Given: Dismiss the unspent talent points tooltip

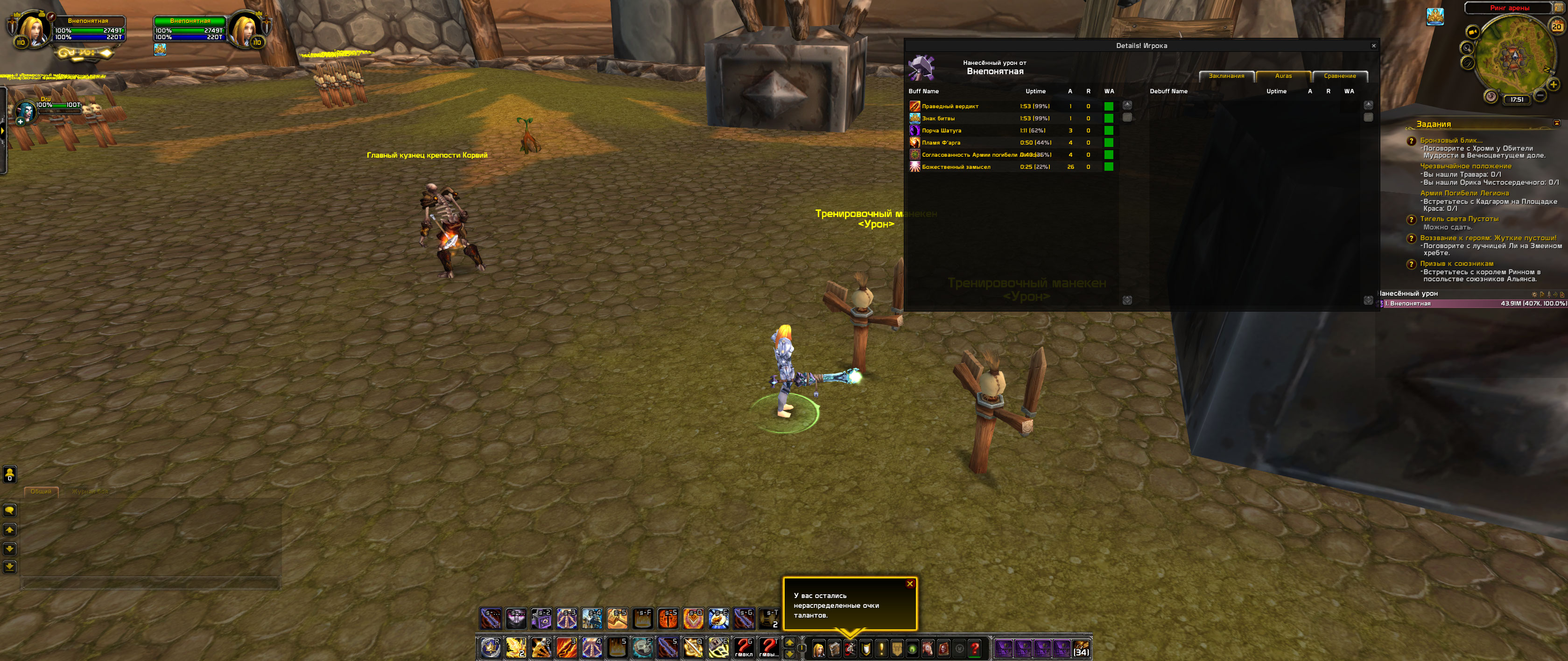Looking at the screenshot, I should 910,584.
